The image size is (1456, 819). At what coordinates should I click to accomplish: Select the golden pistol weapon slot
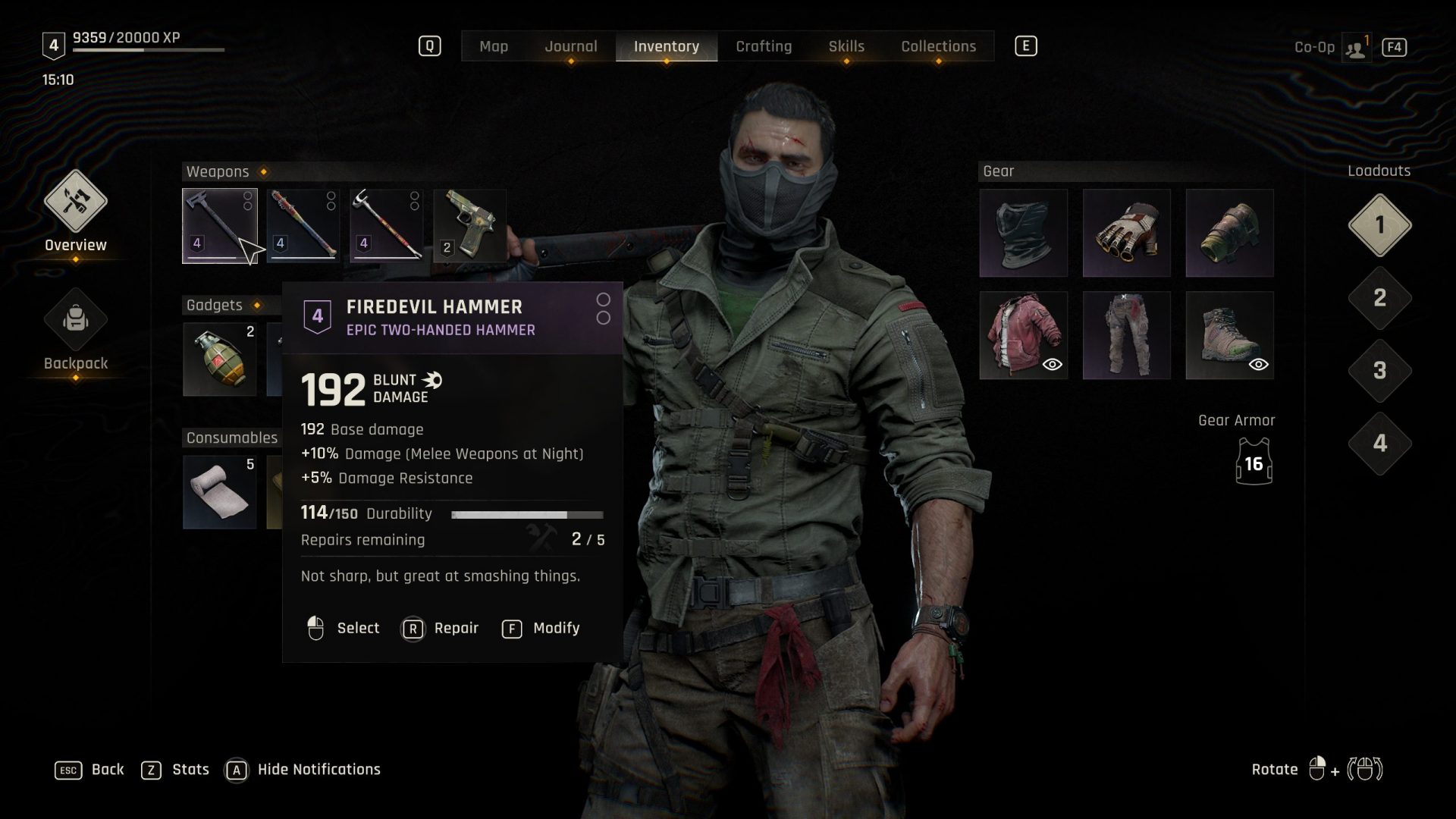point(468,224)
